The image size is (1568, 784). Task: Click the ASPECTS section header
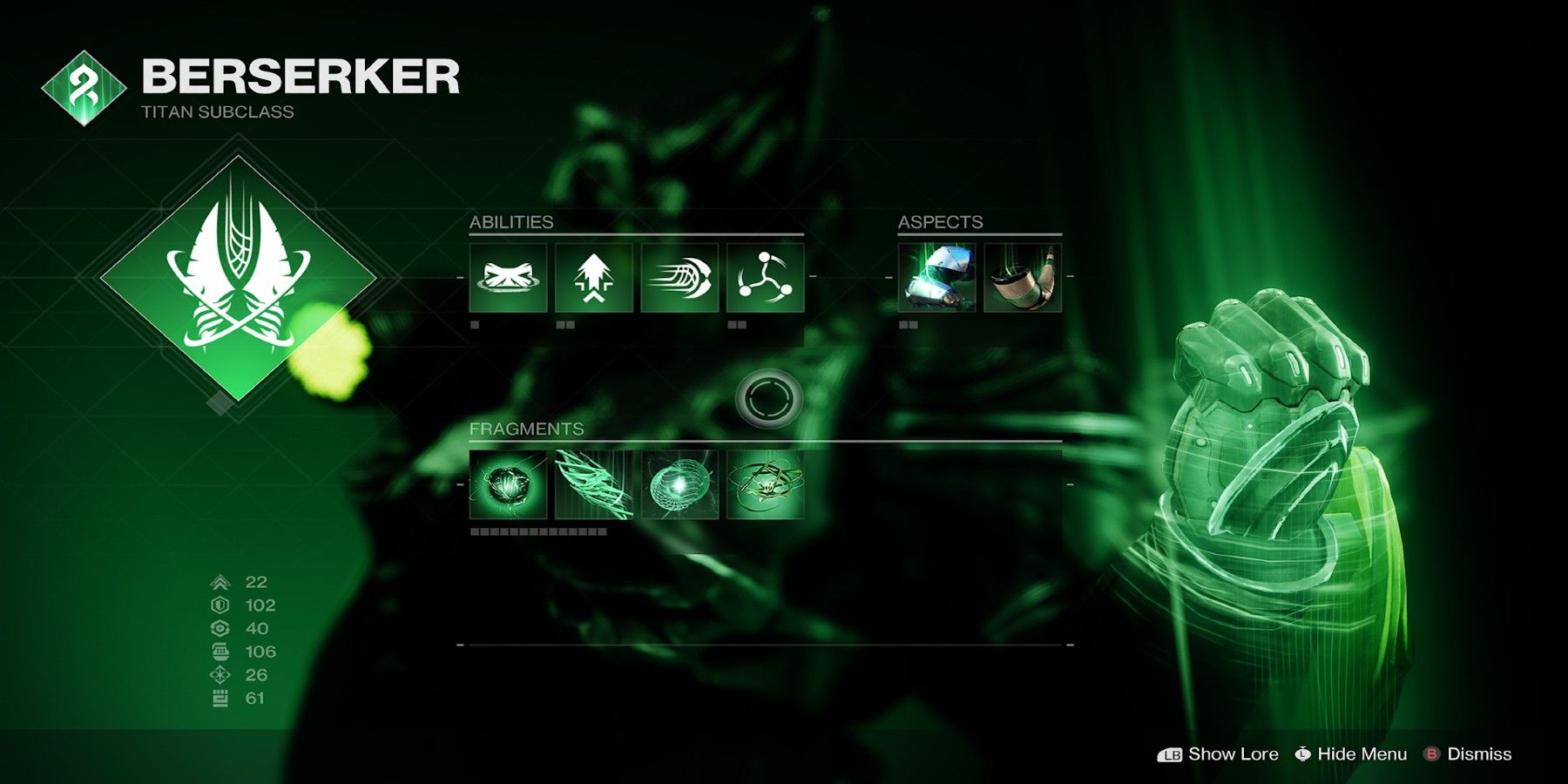pos(941,221)
